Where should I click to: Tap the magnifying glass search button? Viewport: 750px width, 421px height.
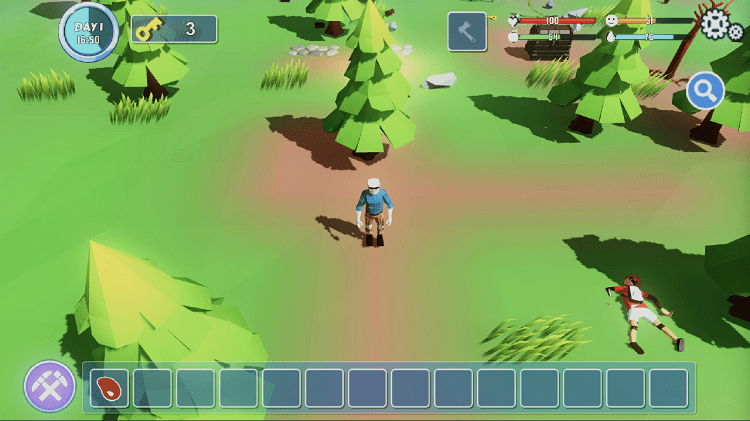[x=705, y=91]
